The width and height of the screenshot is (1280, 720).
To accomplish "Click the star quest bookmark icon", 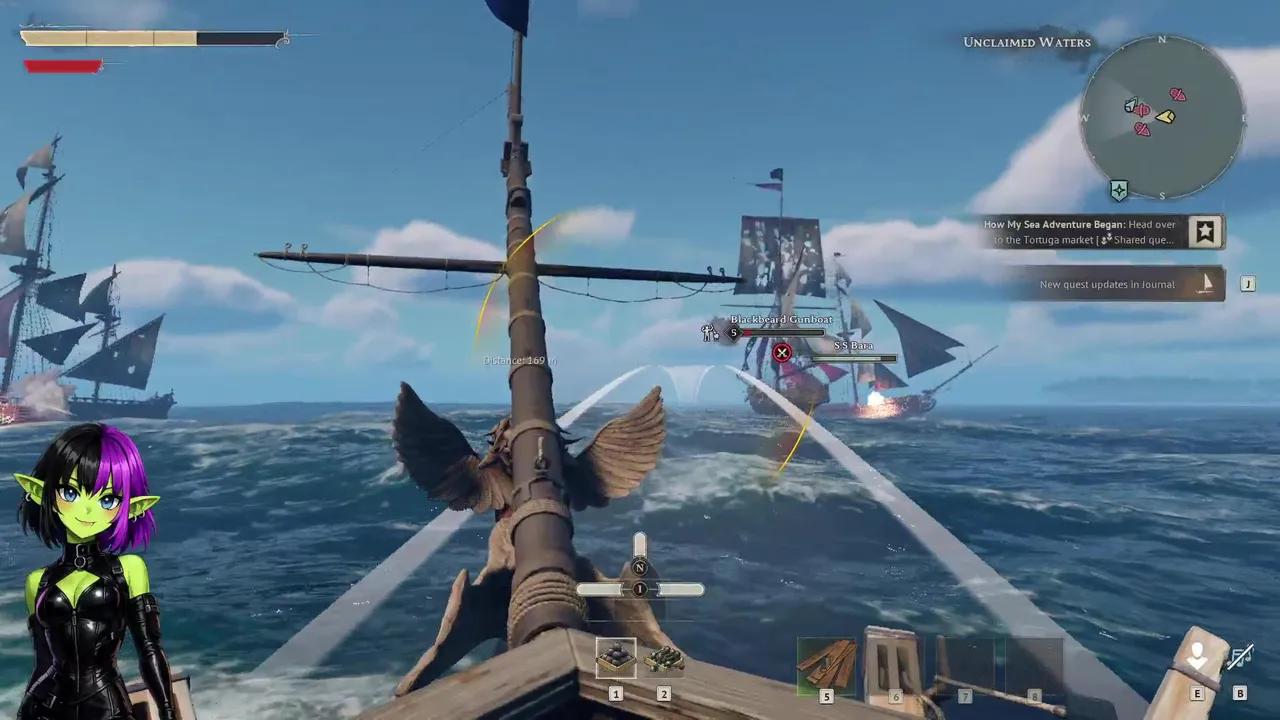I will click(1205, 232).
